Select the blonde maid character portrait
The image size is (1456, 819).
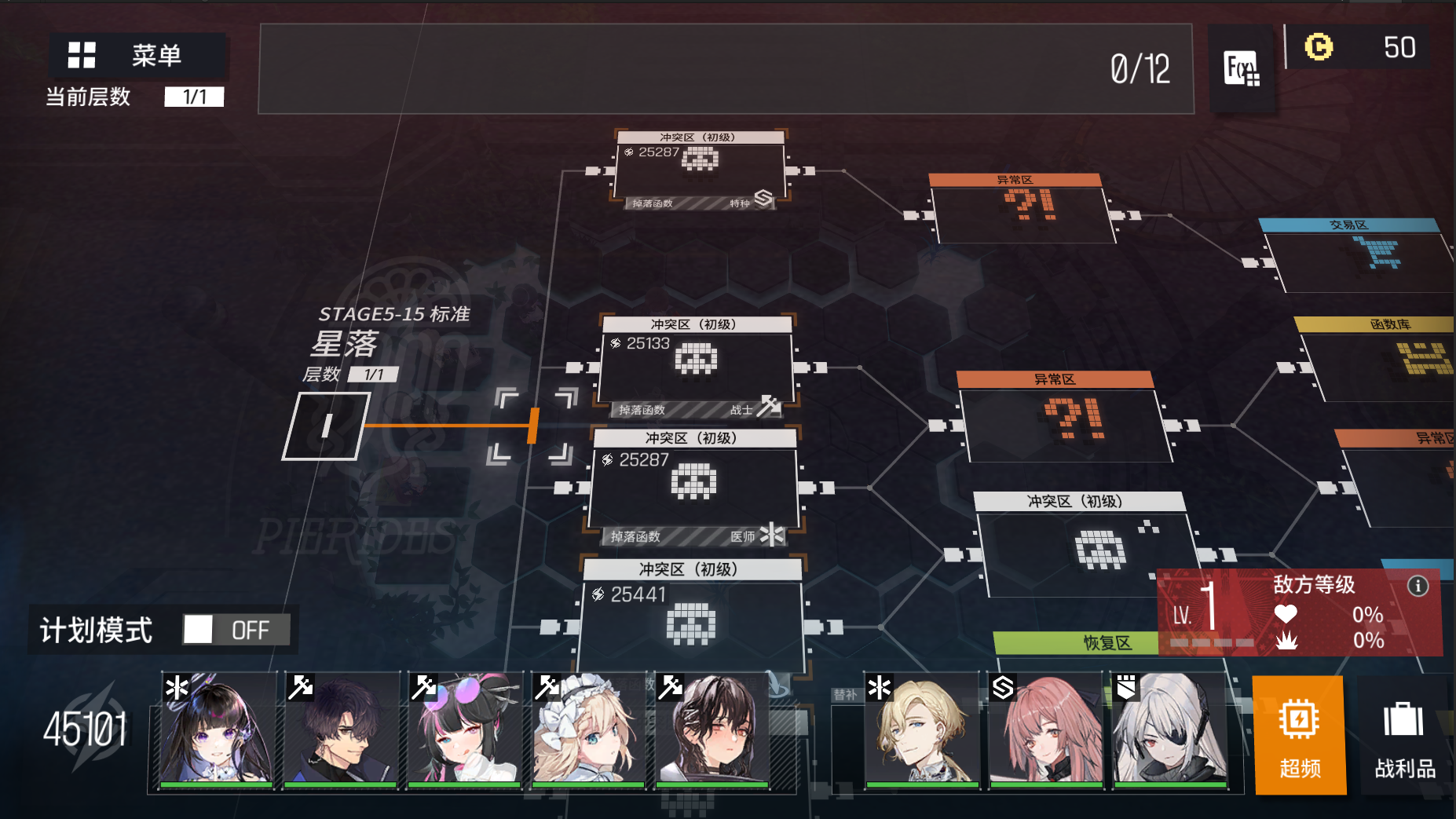tap(587, 730)
